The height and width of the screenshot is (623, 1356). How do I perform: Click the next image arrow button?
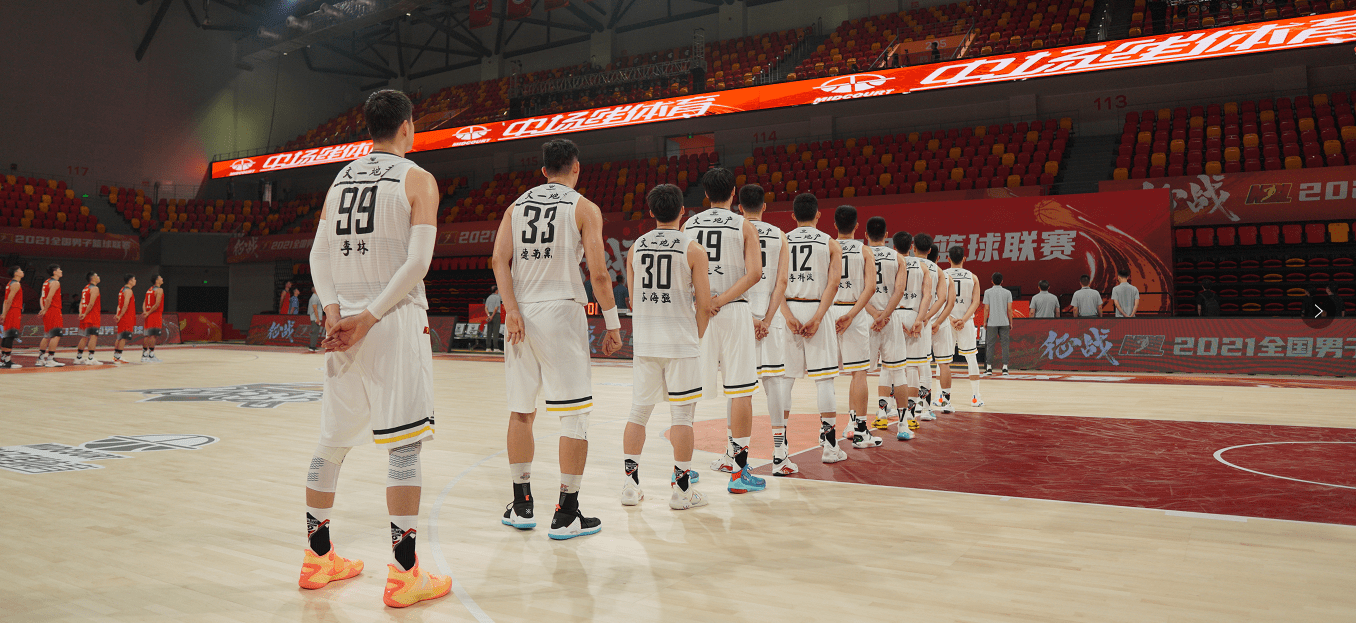pyautogui.click(x=1317, y=311)
